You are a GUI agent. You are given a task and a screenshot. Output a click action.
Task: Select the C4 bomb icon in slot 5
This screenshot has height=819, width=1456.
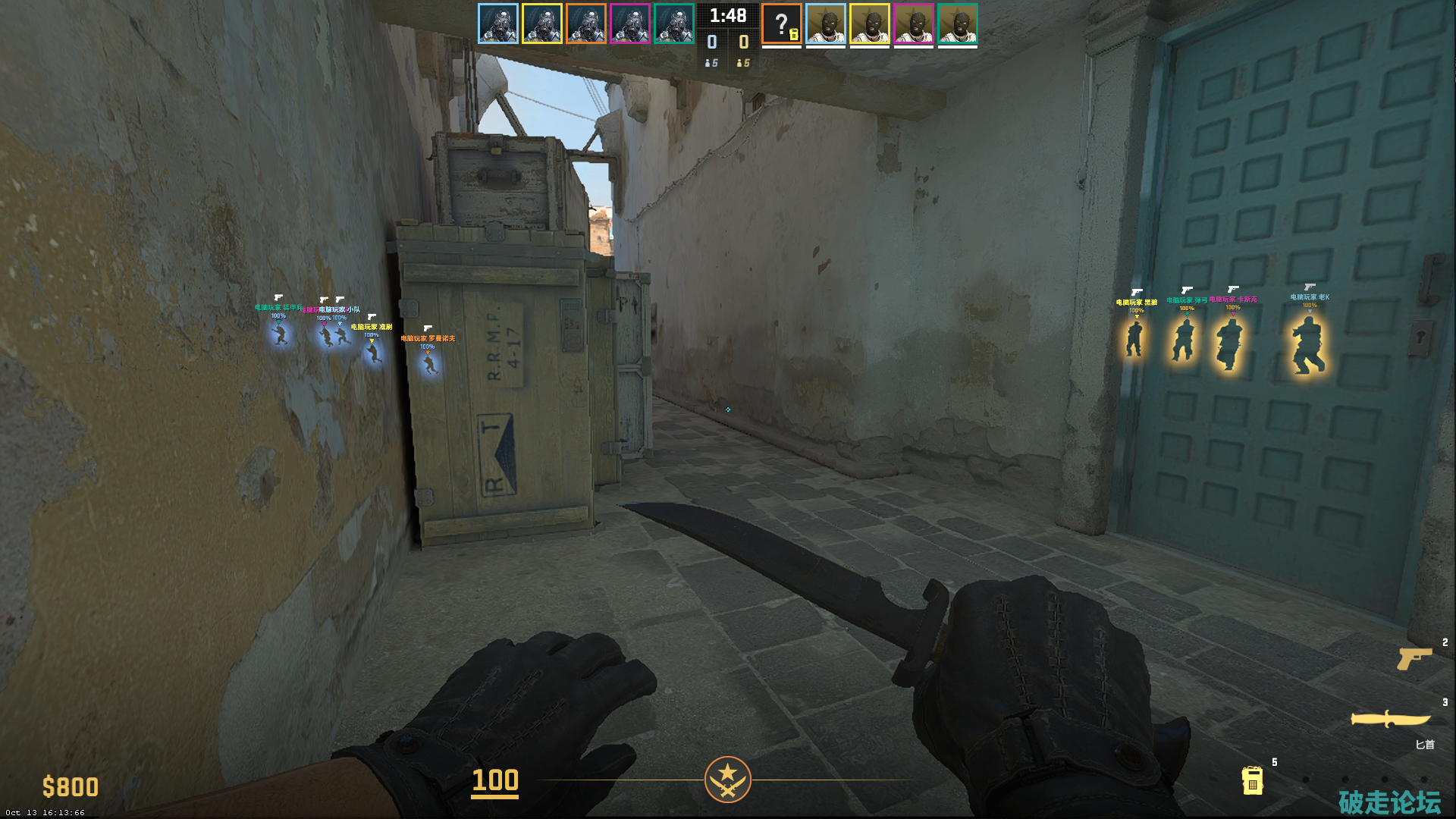click(x=1252, y=780)
